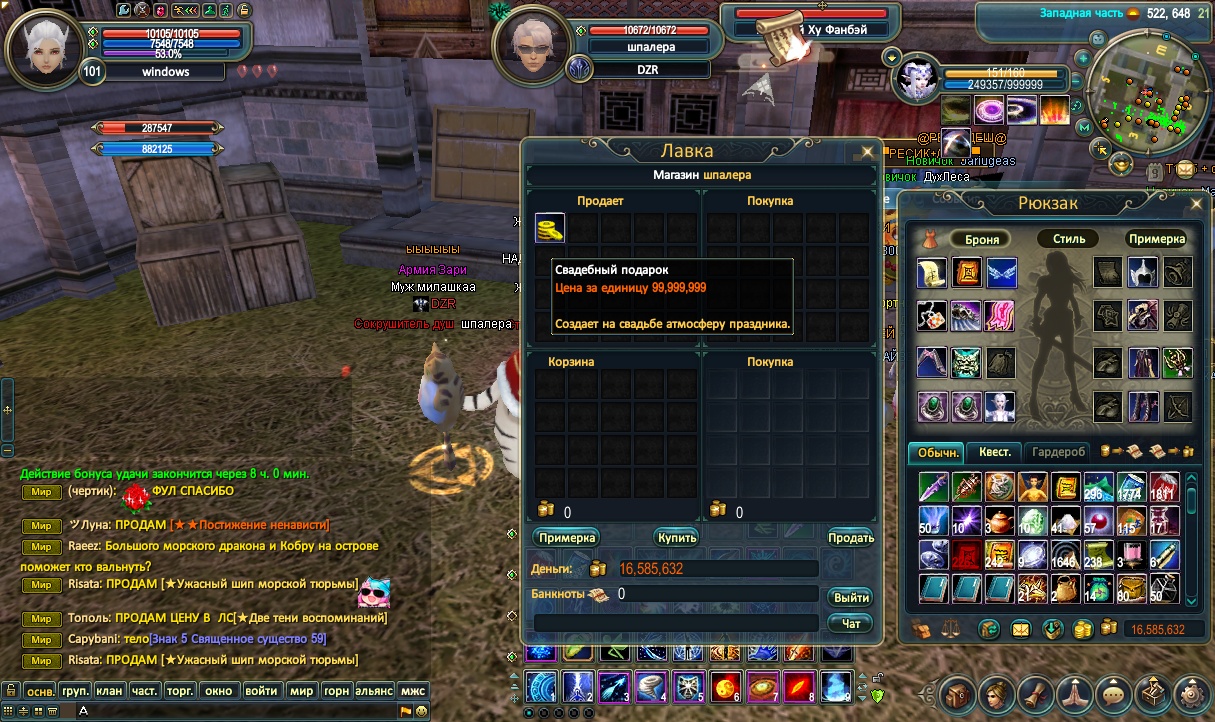Switch chat to the клан channel

pyautogui.click(x=110, y=690)
